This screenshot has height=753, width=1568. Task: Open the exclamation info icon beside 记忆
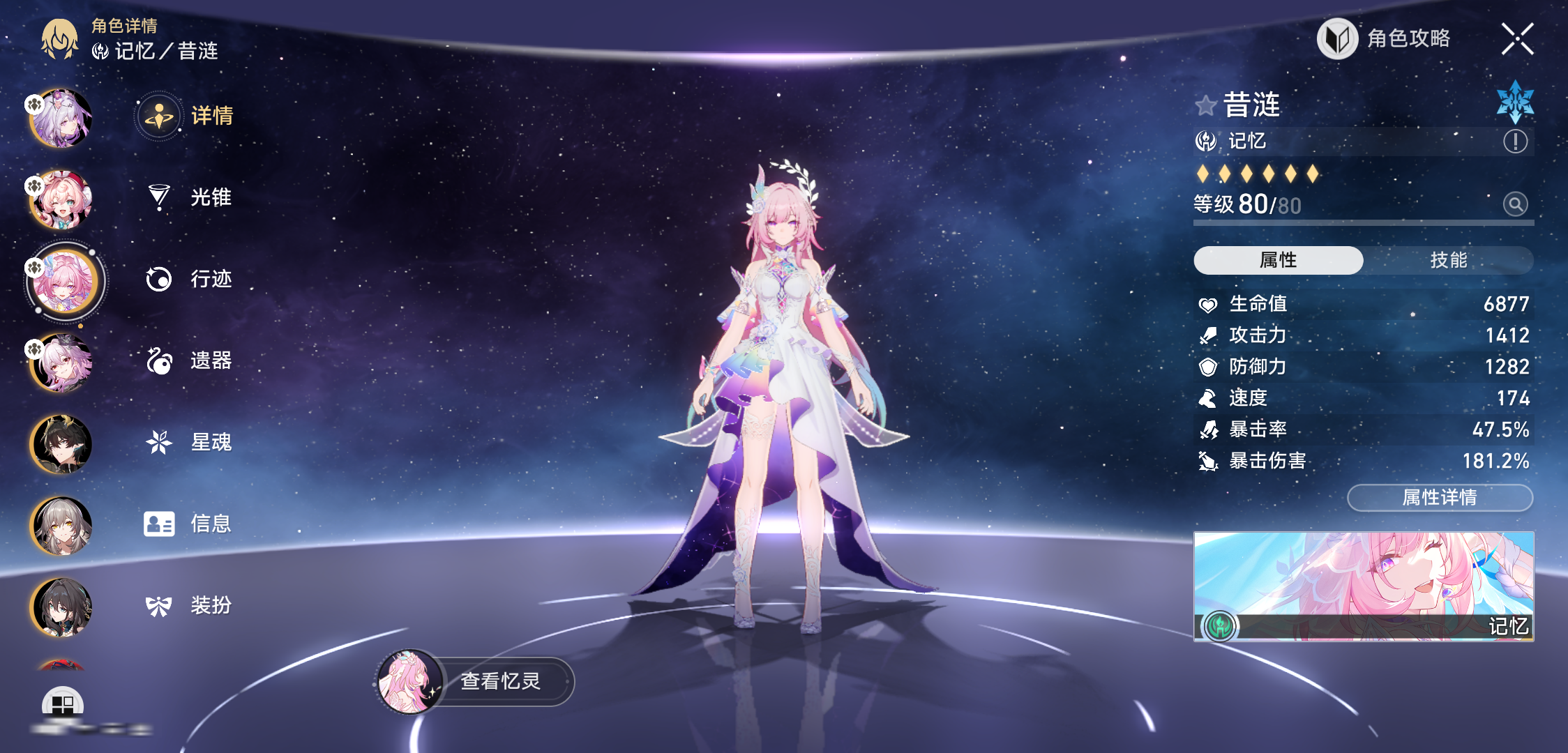(x=1515, y=142)
